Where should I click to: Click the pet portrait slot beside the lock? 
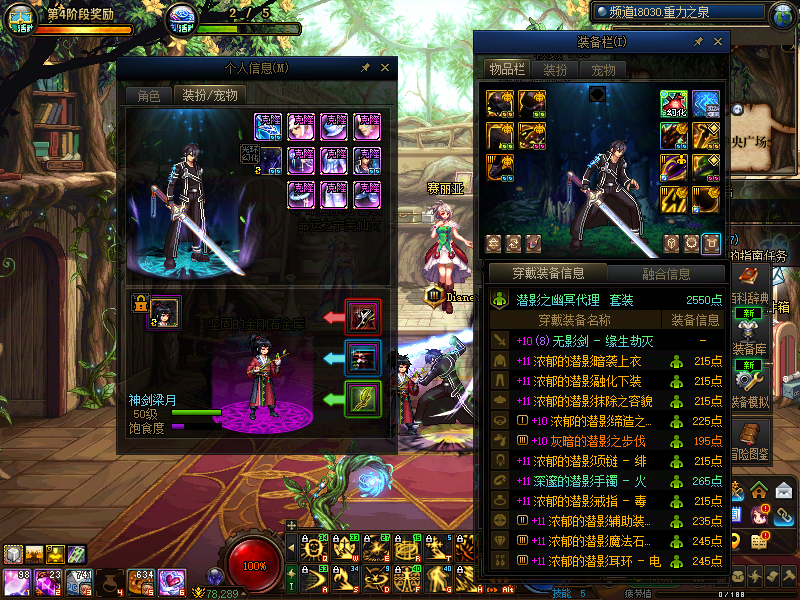pyautogui.click(x=165, y=312)
